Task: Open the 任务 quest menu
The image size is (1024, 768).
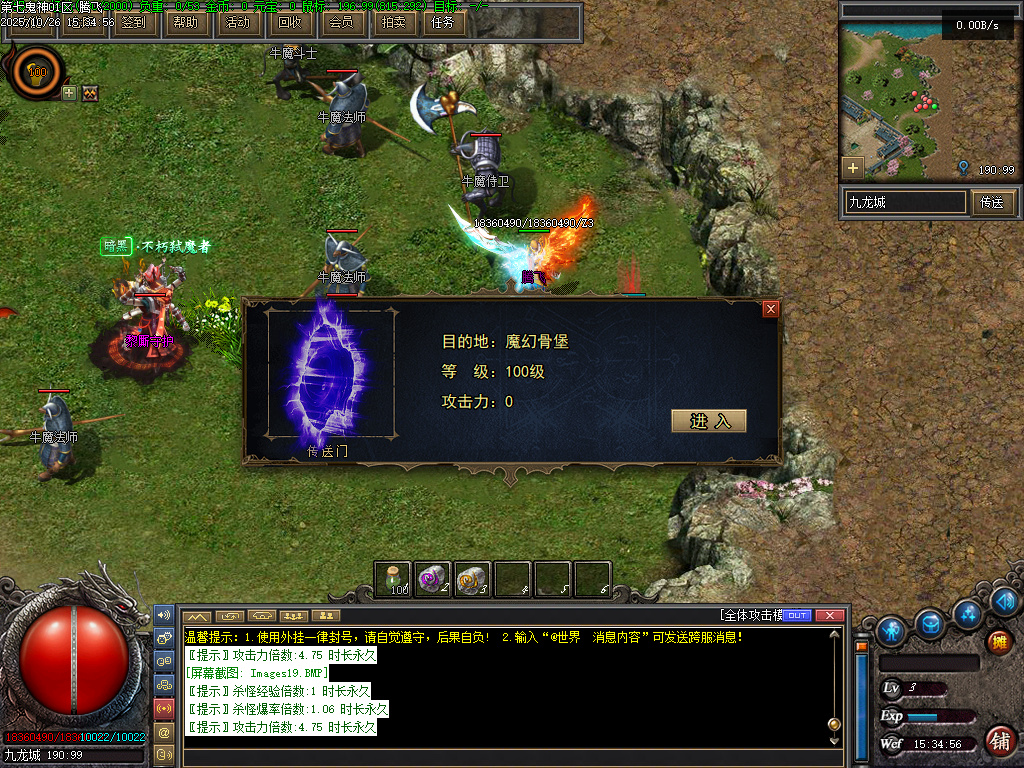Action: click(x=442, y=22)
